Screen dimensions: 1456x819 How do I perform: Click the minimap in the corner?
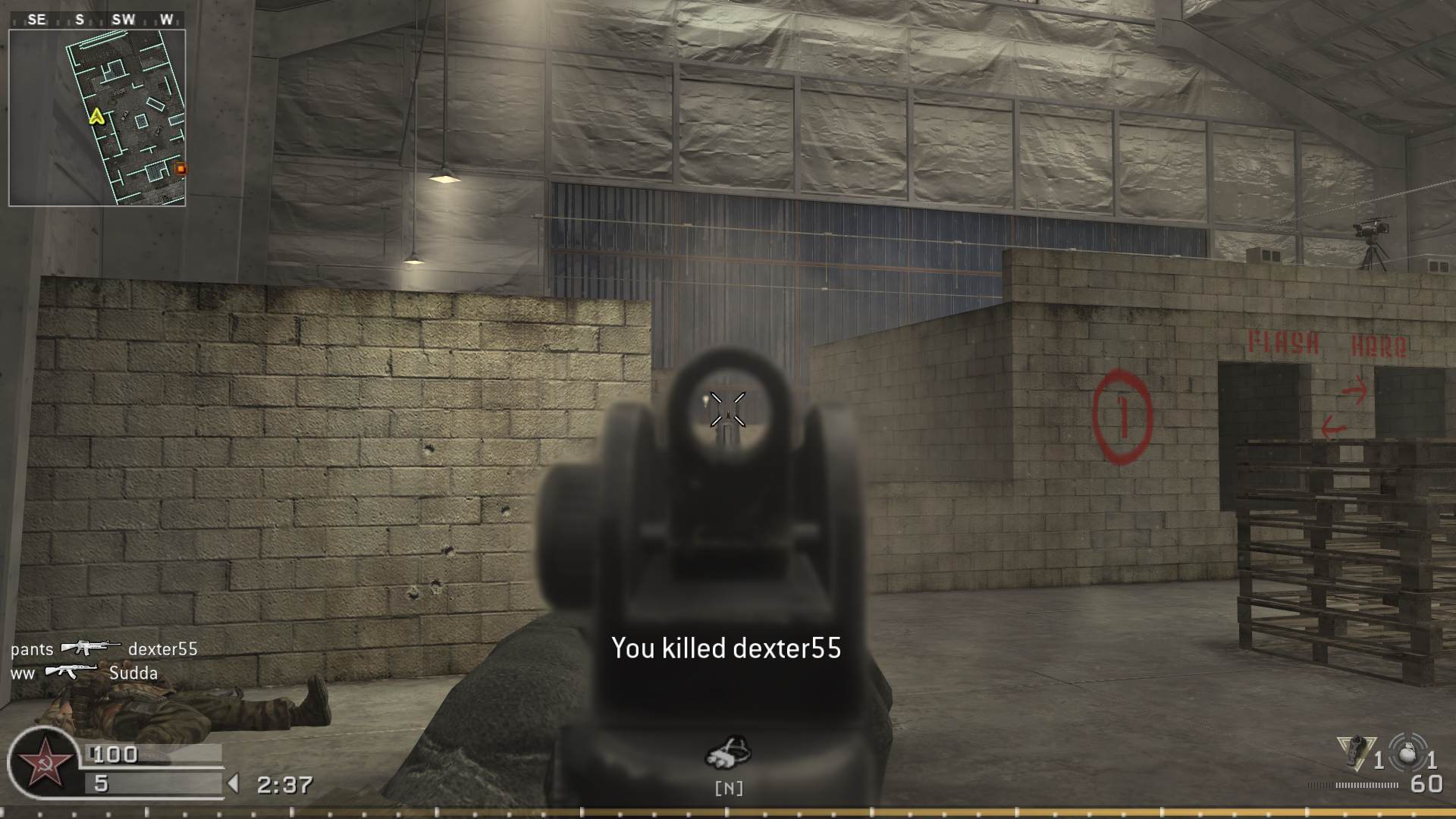coord(97,118)
